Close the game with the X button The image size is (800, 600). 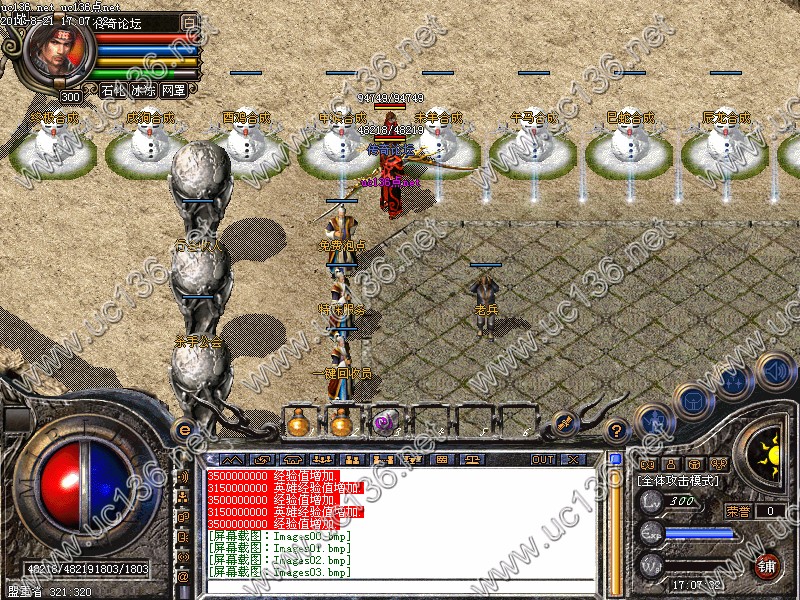point(573,460)
